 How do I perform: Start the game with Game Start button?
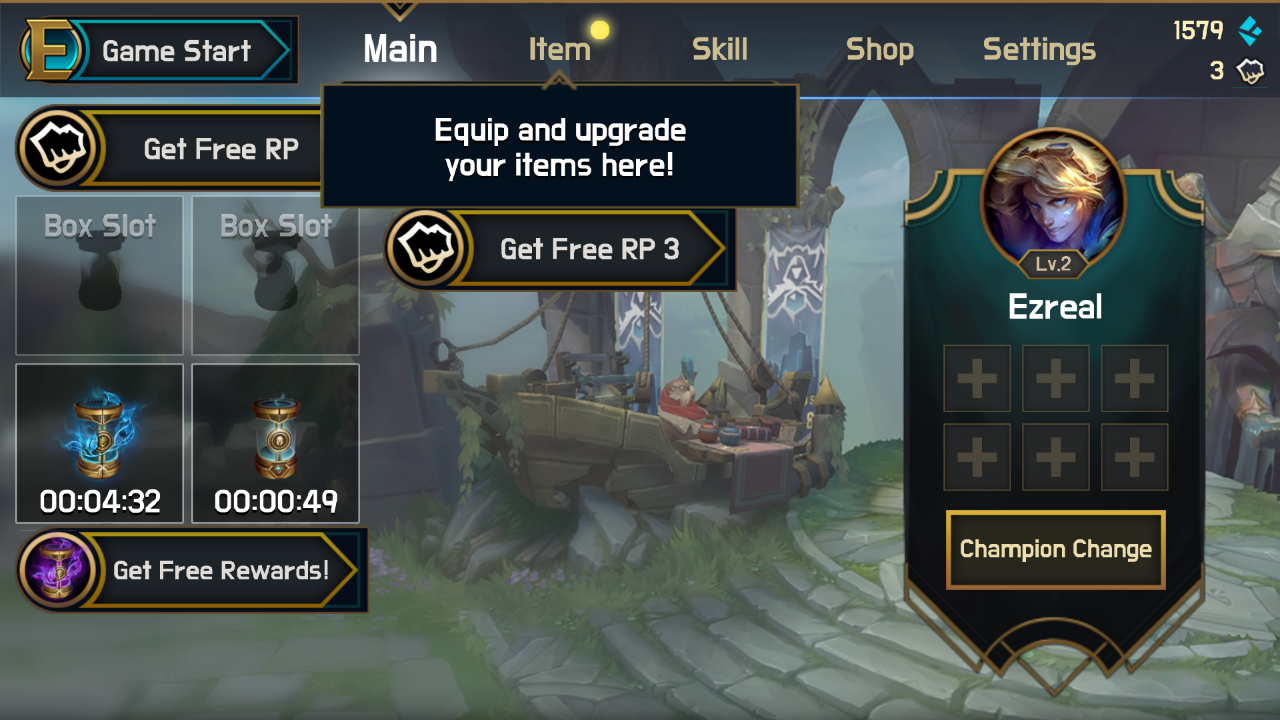coord(160,51)
